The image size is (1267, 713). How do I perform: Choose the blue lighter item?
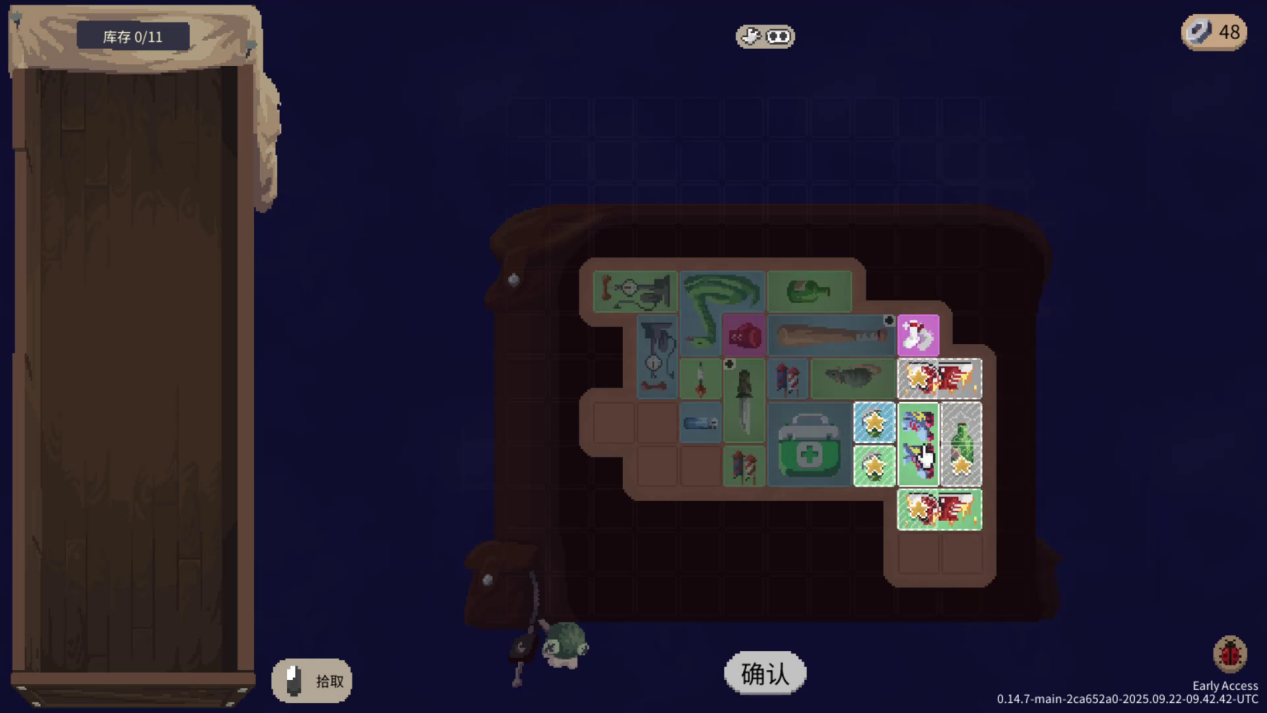click(700, 423)
